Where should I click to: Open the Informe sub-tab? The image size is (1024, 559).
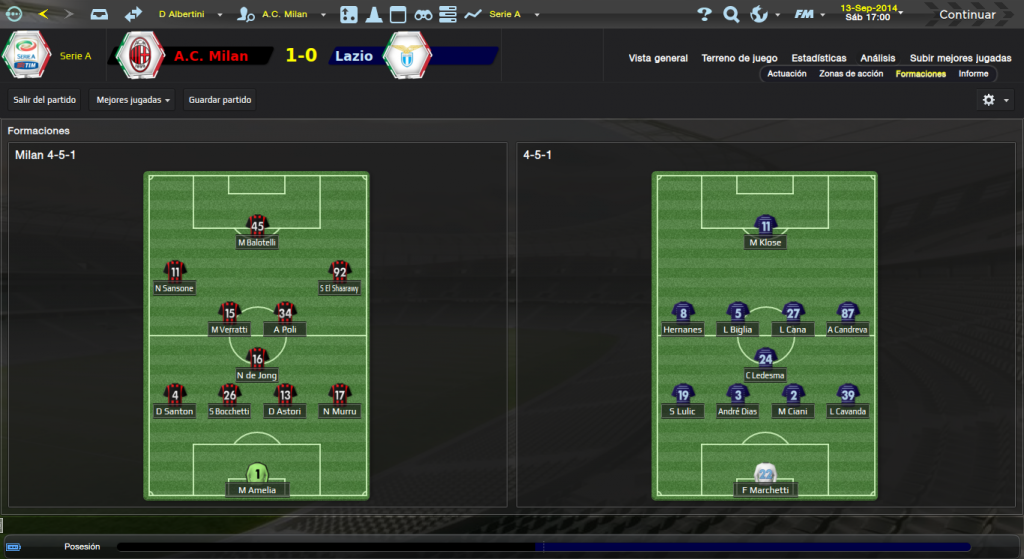973,74
